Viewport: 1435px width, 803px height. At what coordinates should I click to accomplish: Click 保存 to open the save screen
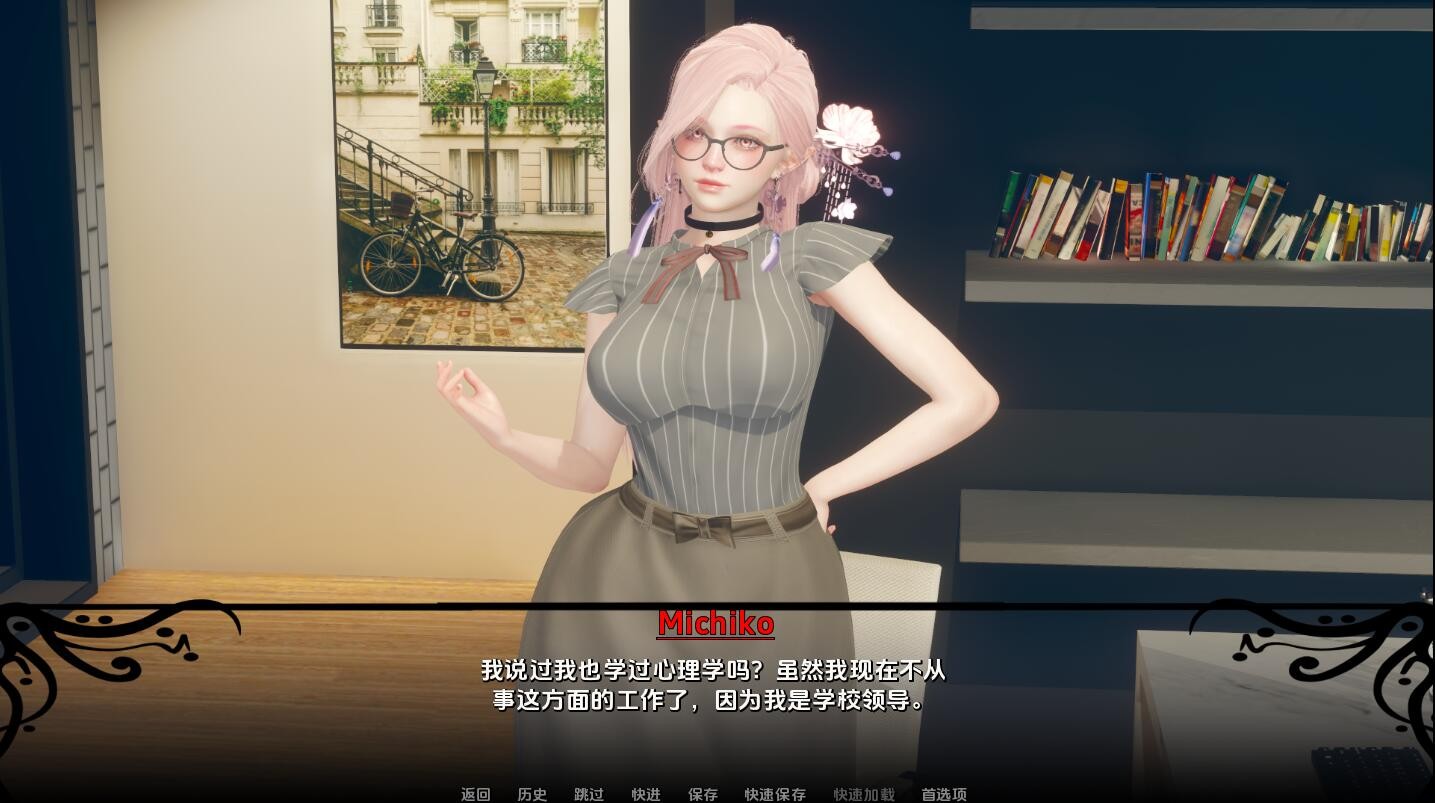click(702, 794)
